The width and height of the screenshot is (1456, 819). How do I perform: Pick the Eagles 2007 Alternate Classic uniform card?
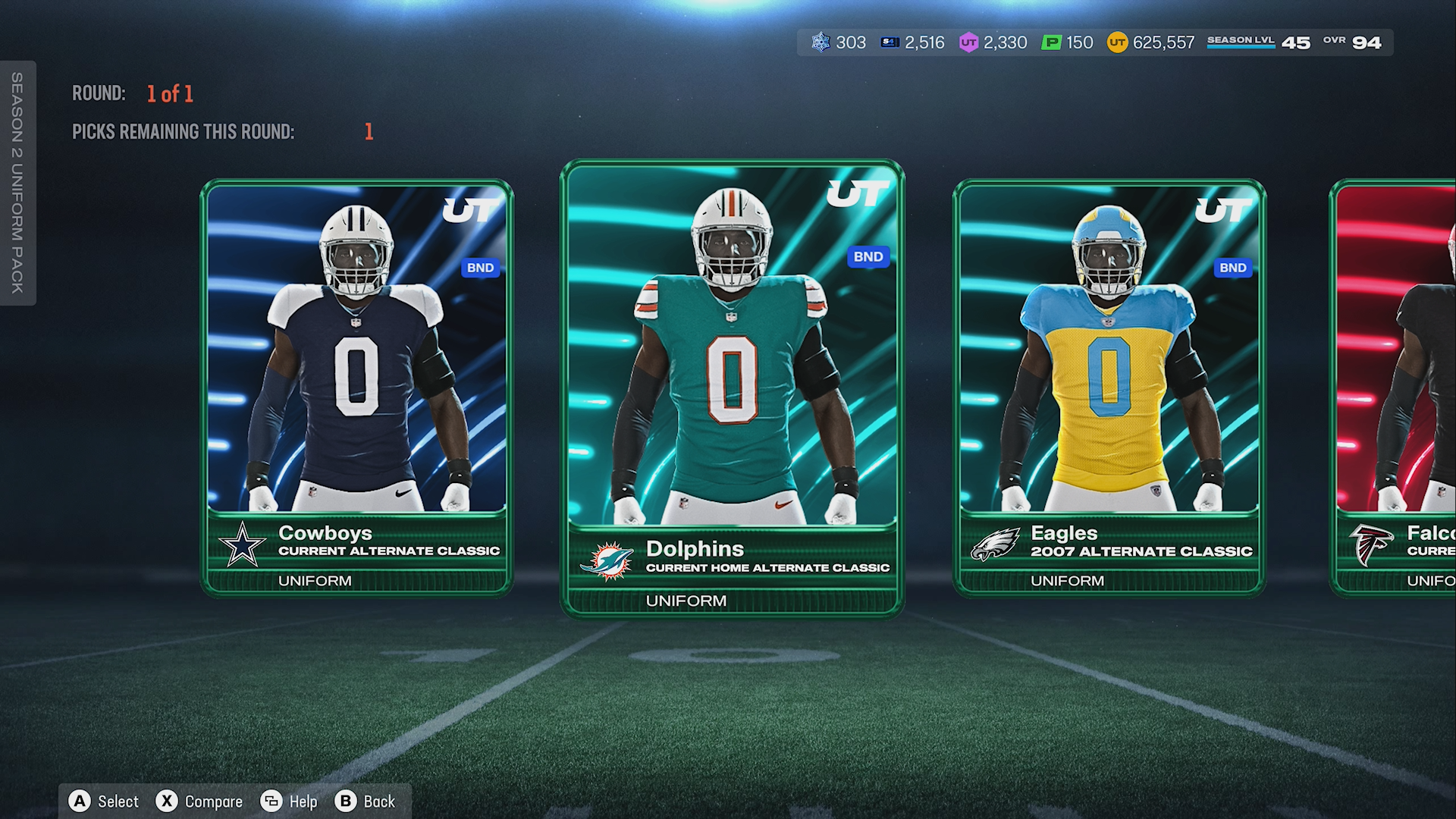pyautogui.click(x=1109, y=387)
